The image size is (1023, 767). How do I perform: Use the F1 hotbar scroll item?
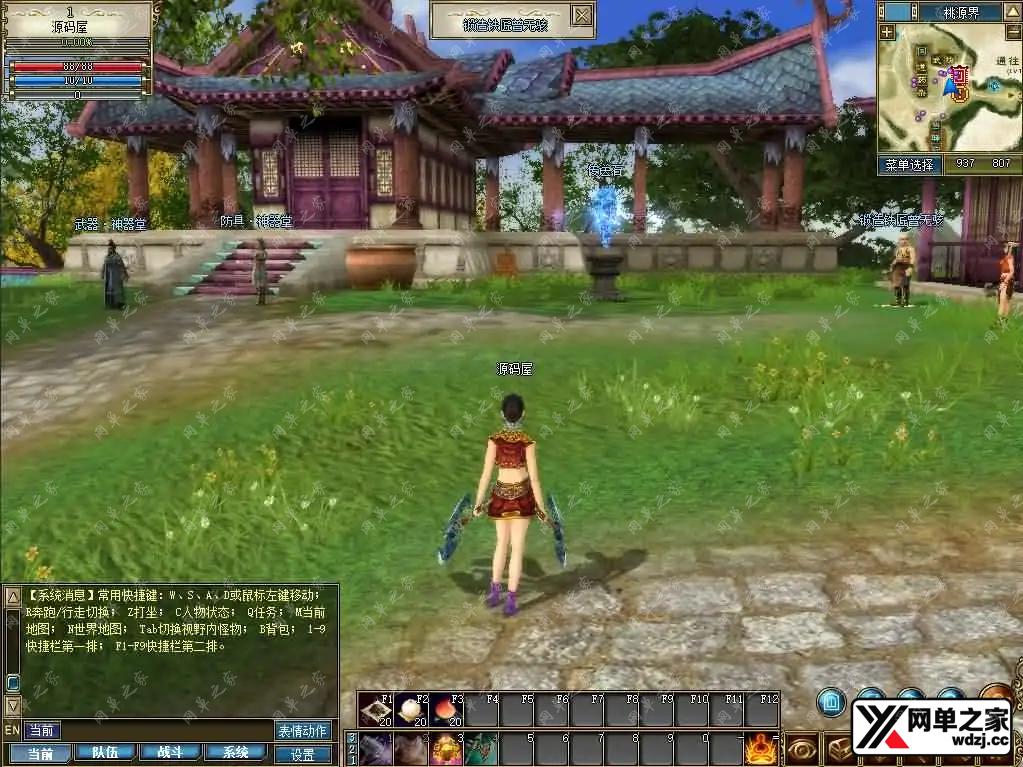click(x=376, y=711)
